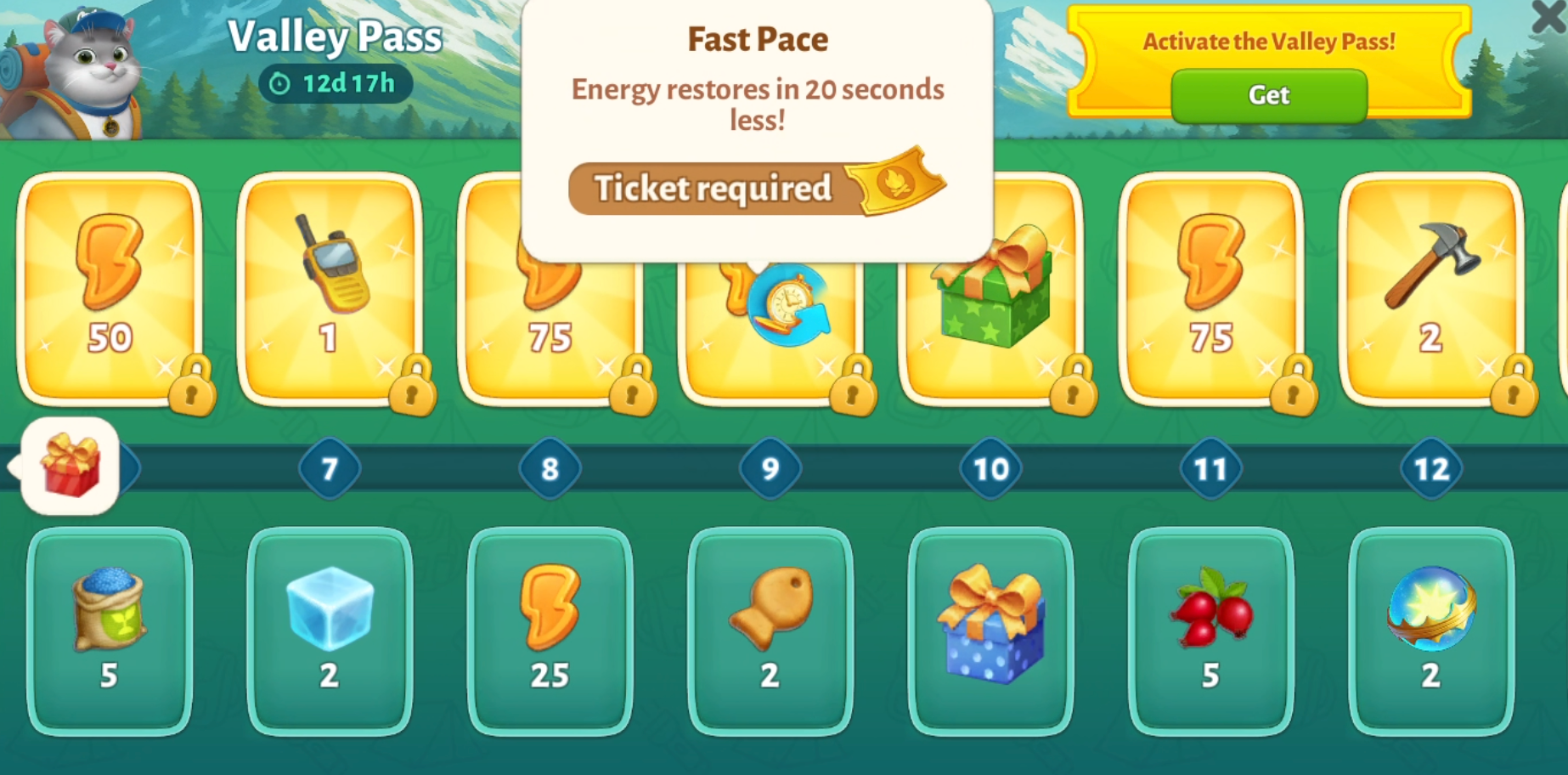Select the locked green gift box reward
The image size is (1568, 775).
coord(991,306)
